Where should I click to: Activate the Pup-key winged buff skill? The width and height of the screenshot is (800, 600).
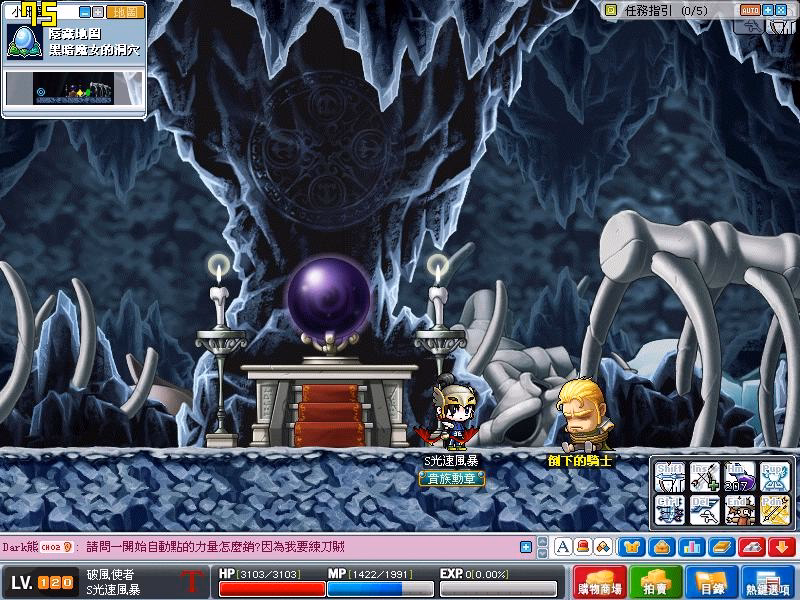773,476
